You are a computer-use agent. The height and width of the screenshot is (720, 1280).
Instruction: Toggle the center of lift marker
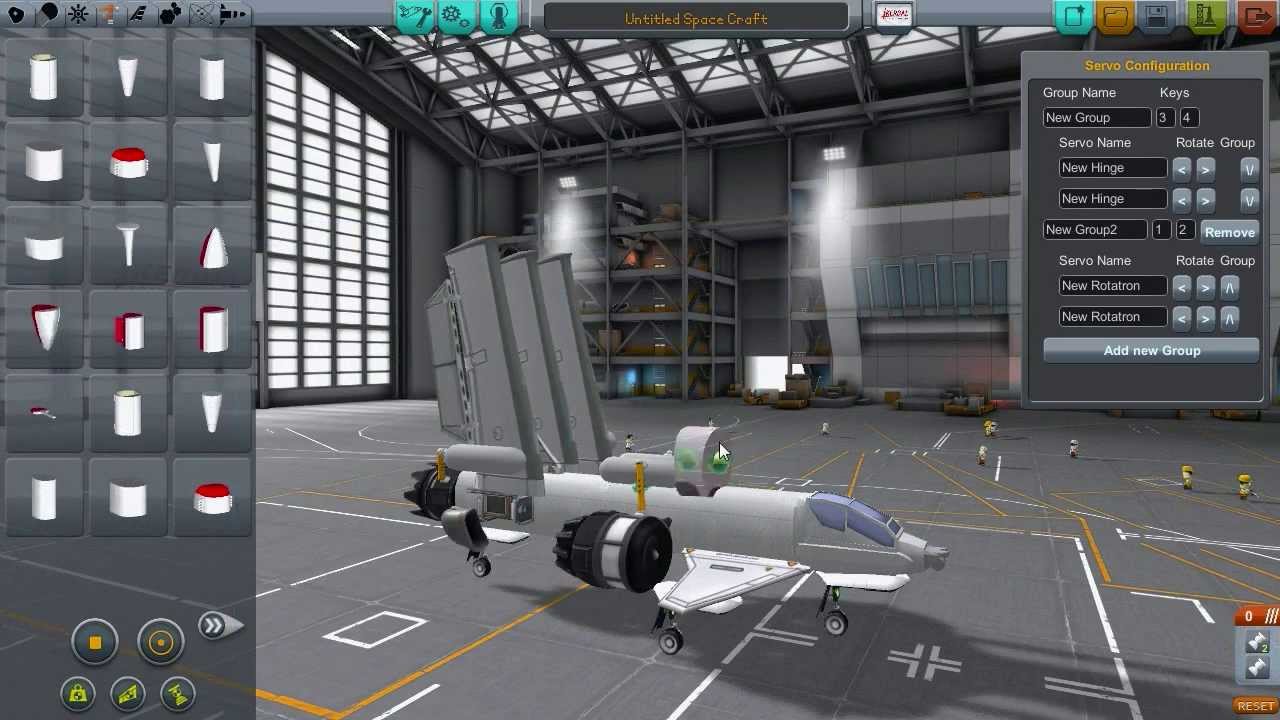tap(128, 693)
